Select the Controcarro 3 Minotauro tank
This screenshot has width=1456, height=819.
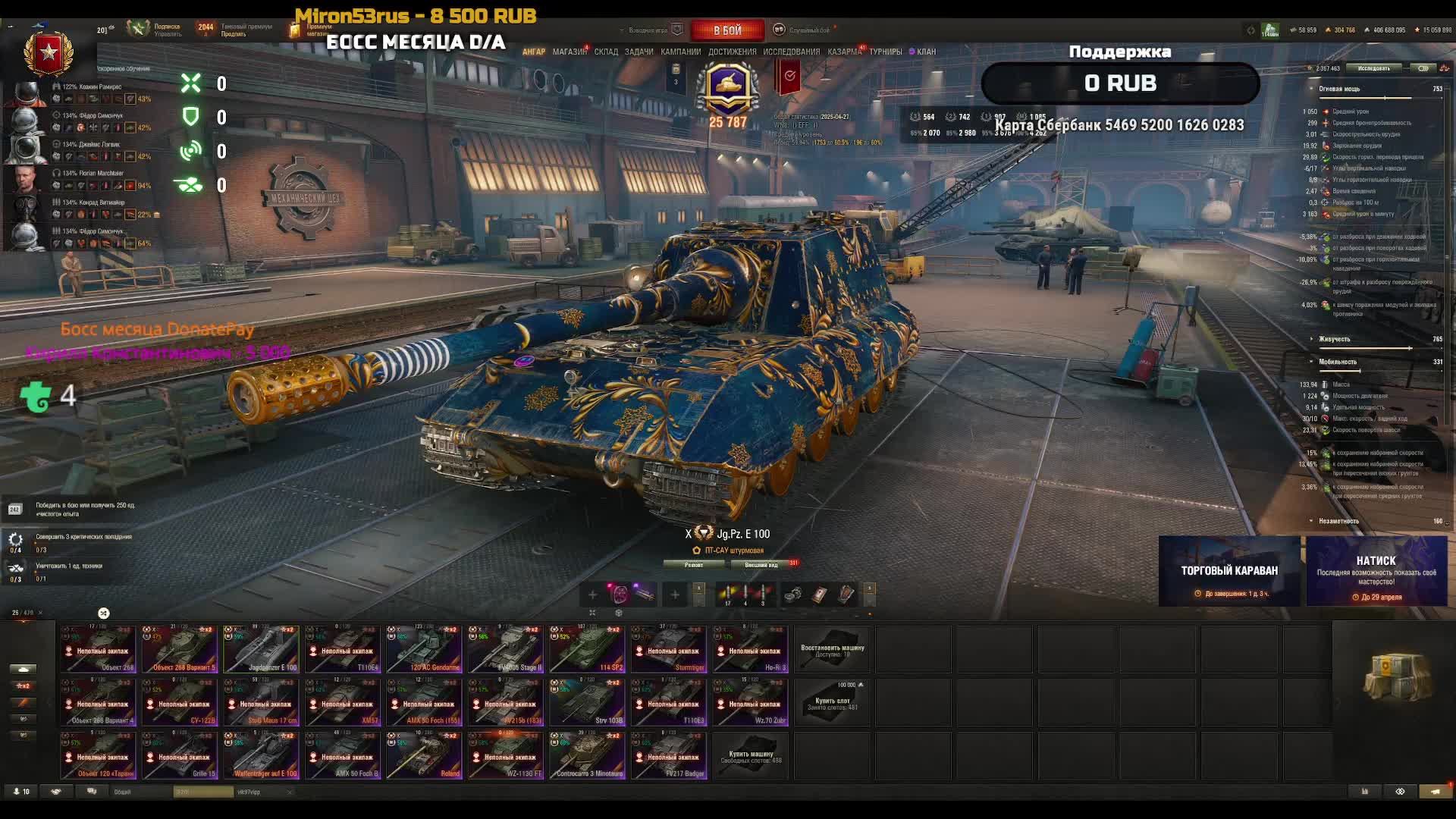point(588,756)
